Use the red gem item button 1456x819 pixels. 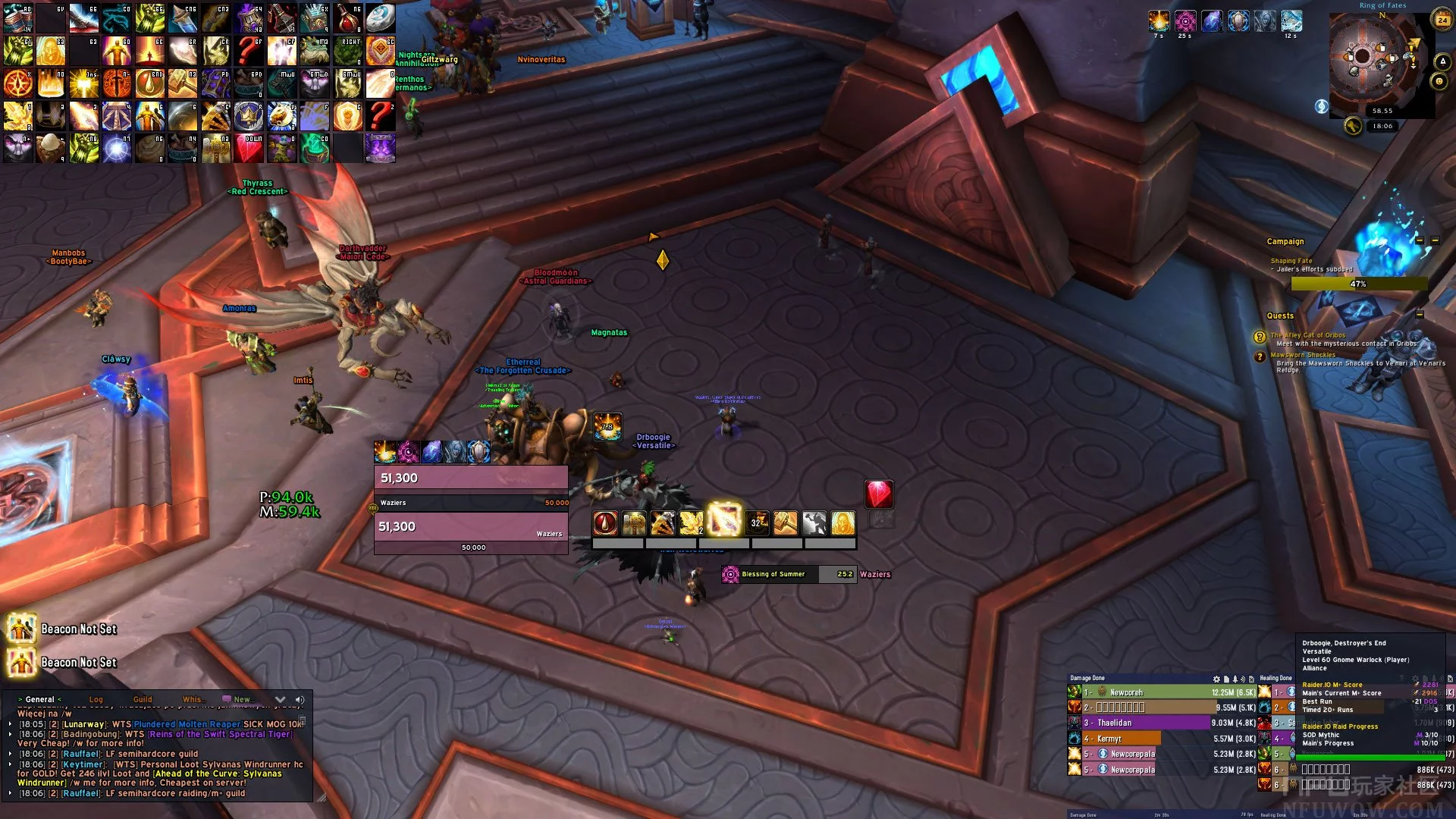tap(879, 494)
